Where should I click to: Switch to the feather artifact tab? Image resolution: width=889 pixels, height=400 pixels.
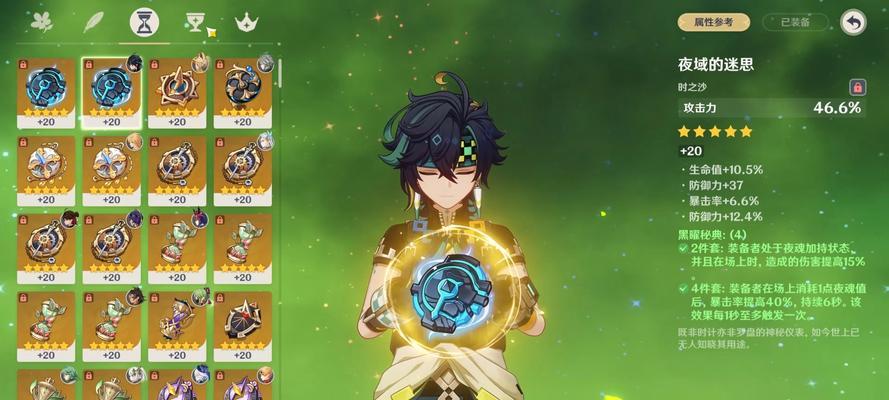tap(93, 22)
